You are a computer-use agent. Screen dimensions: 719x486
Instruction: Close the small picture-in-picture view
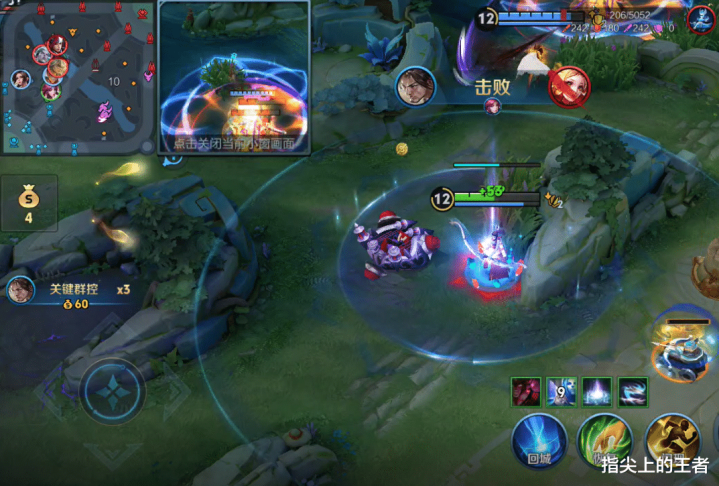233,143
